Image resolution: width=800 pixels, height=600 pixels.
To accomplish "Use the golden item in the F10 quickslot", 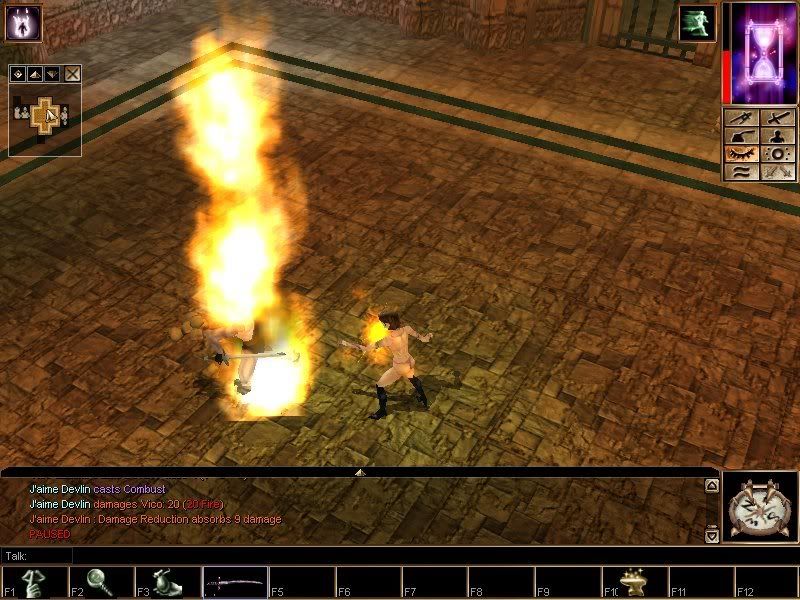I will point(636,582).
